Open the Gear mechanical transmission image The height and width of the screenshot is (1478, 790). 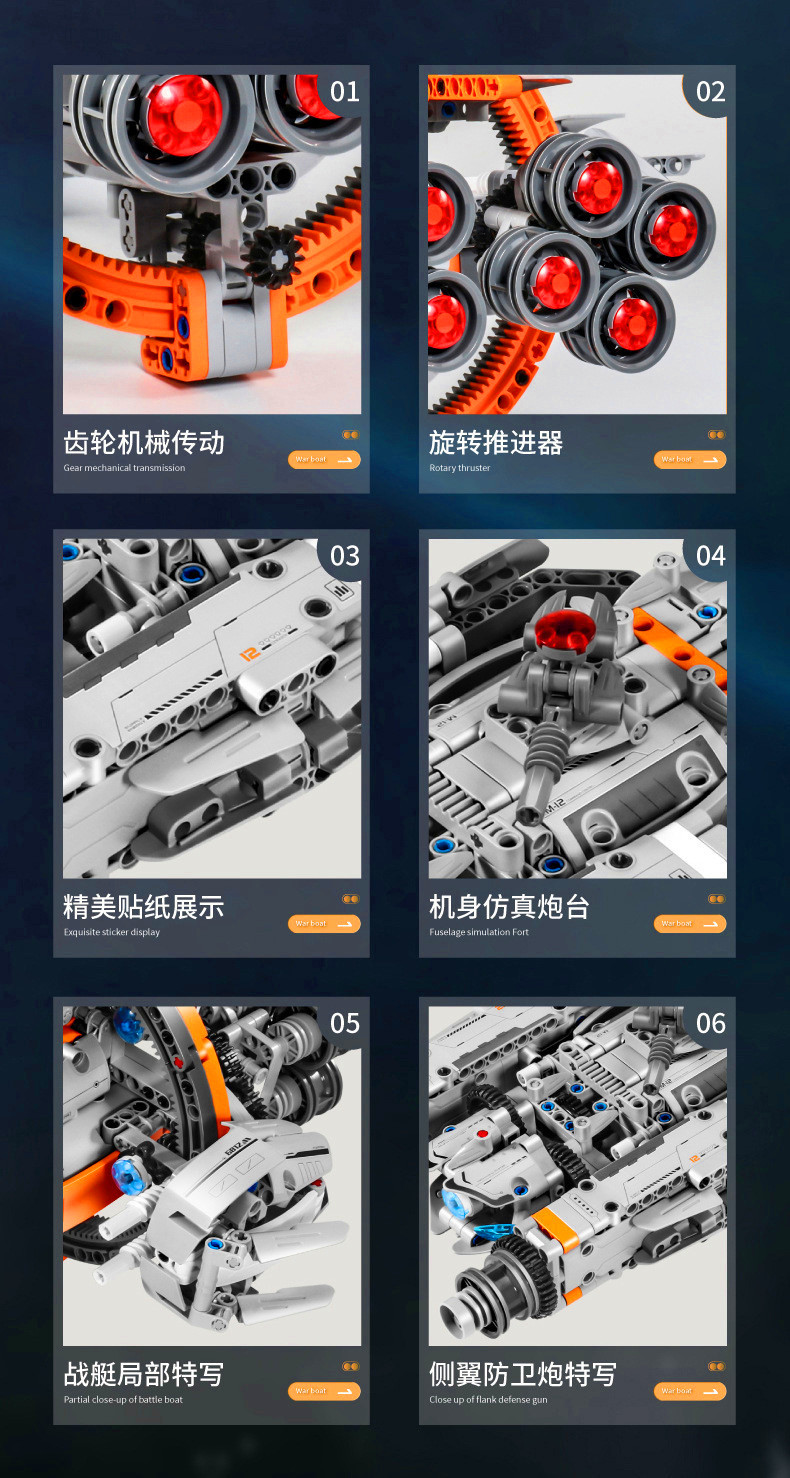[212, 244]
